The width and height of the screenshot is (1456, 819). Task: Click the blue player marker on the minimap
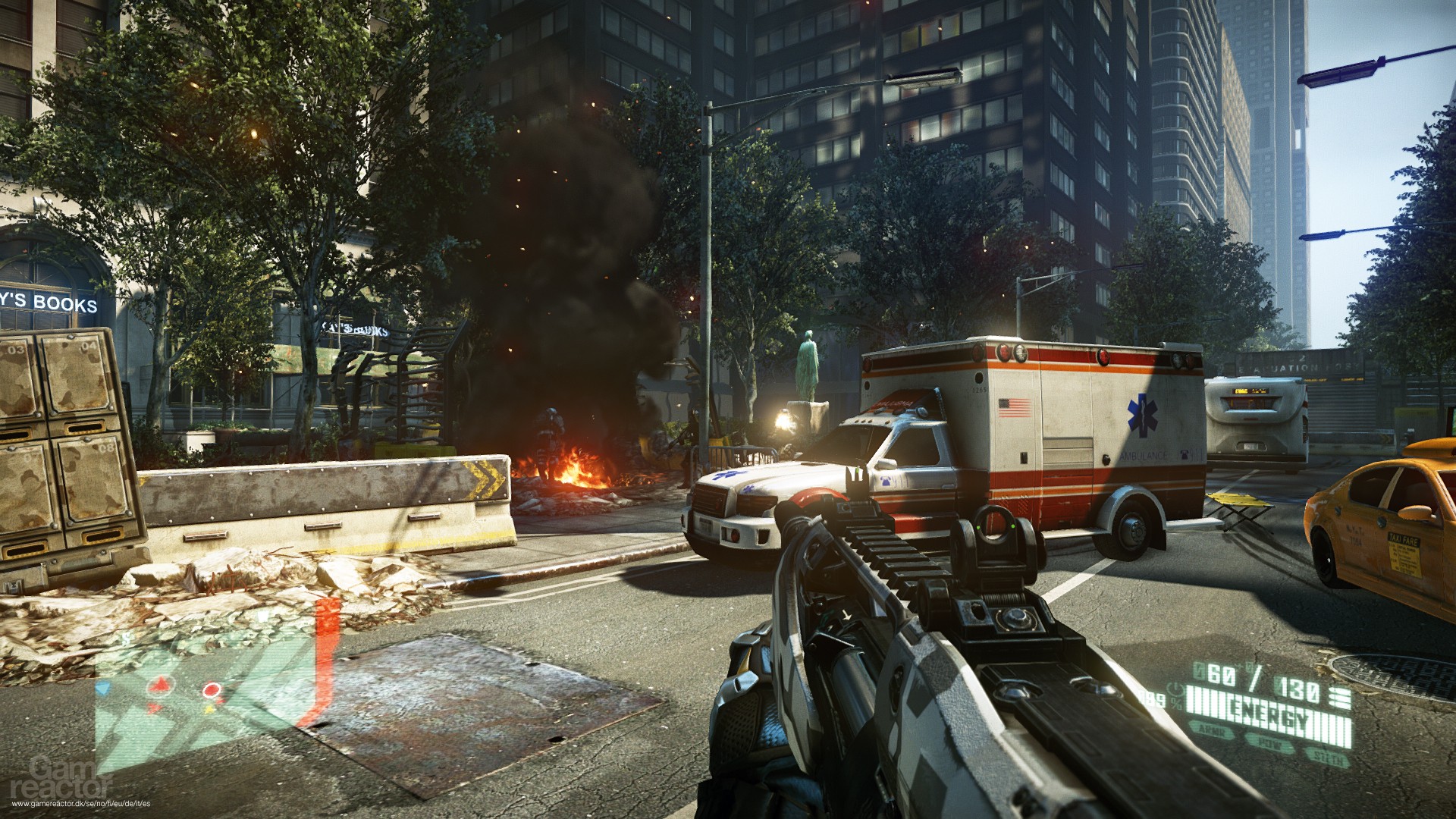tap(103, 687)
